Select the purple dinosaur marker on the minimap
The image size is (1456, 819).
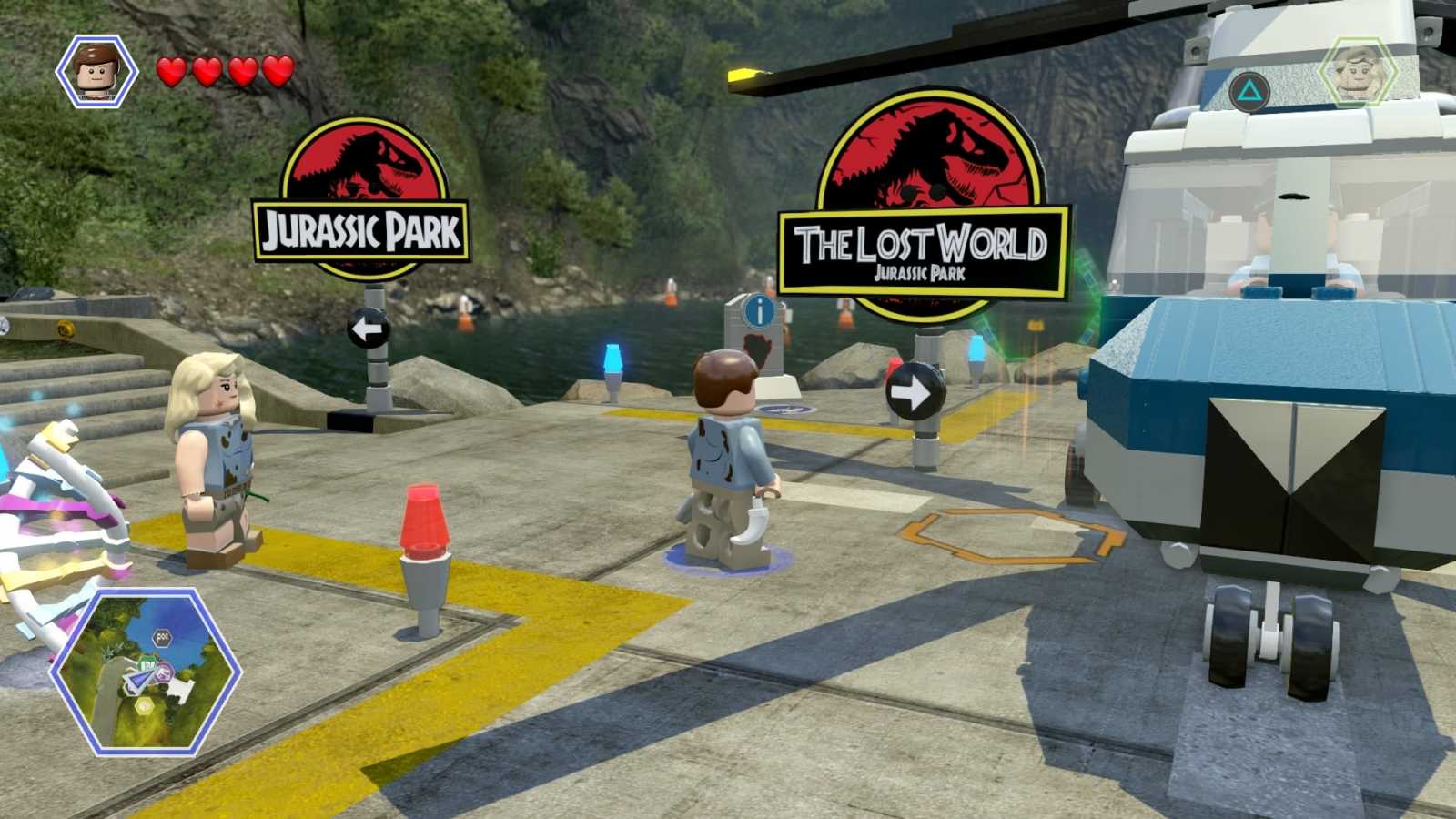pos(165,672)
